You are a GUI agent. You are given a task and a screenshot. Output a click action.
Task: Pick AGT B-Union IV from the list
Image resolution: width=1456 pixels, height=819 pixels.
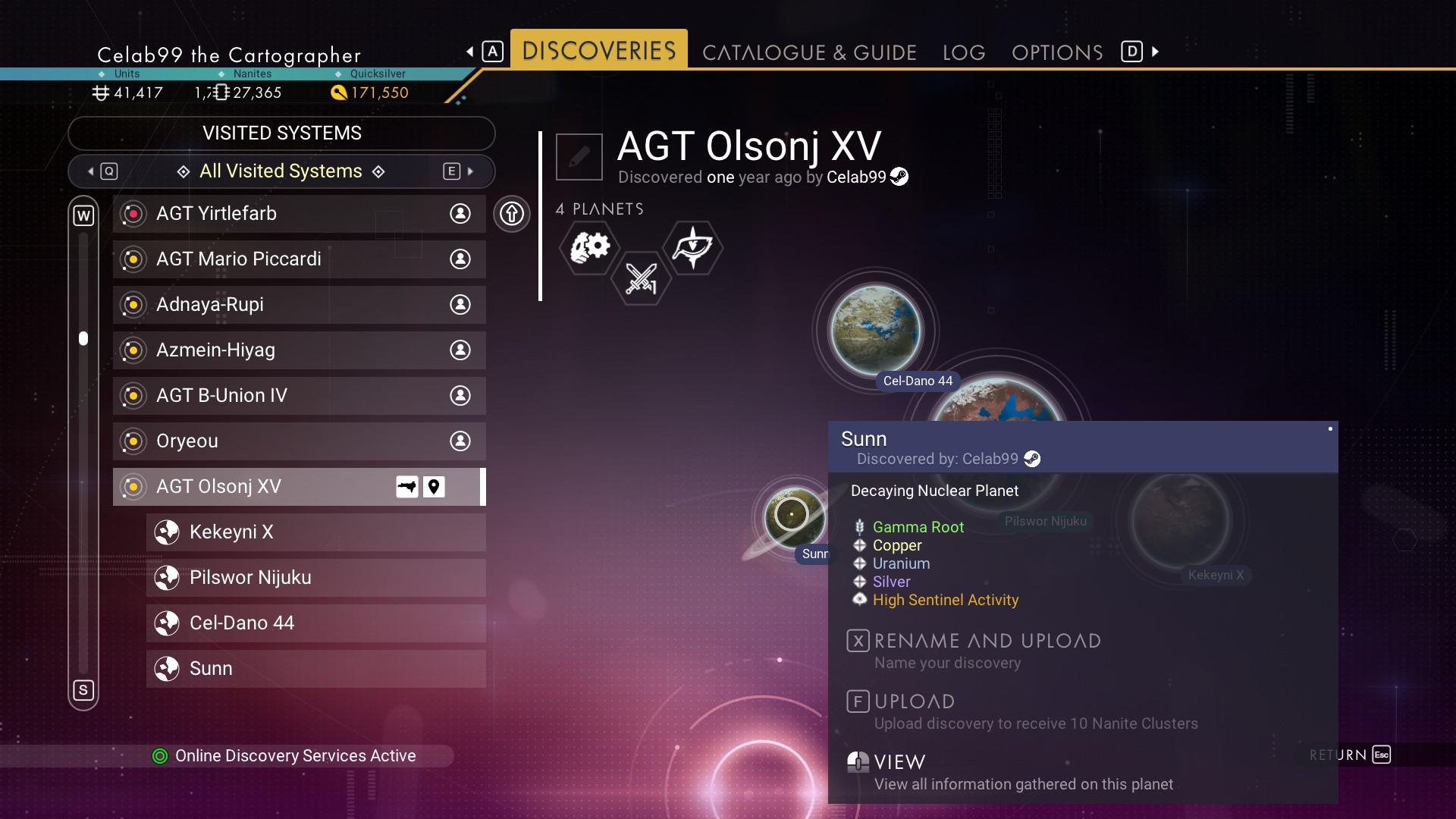click(x=299, y=396)
